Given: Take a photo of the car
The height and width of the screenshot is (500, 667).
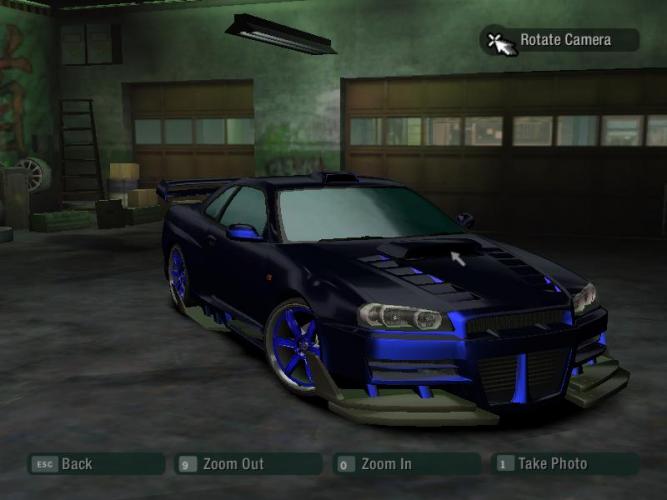Looking at the screenshot, I should [564, 464].
